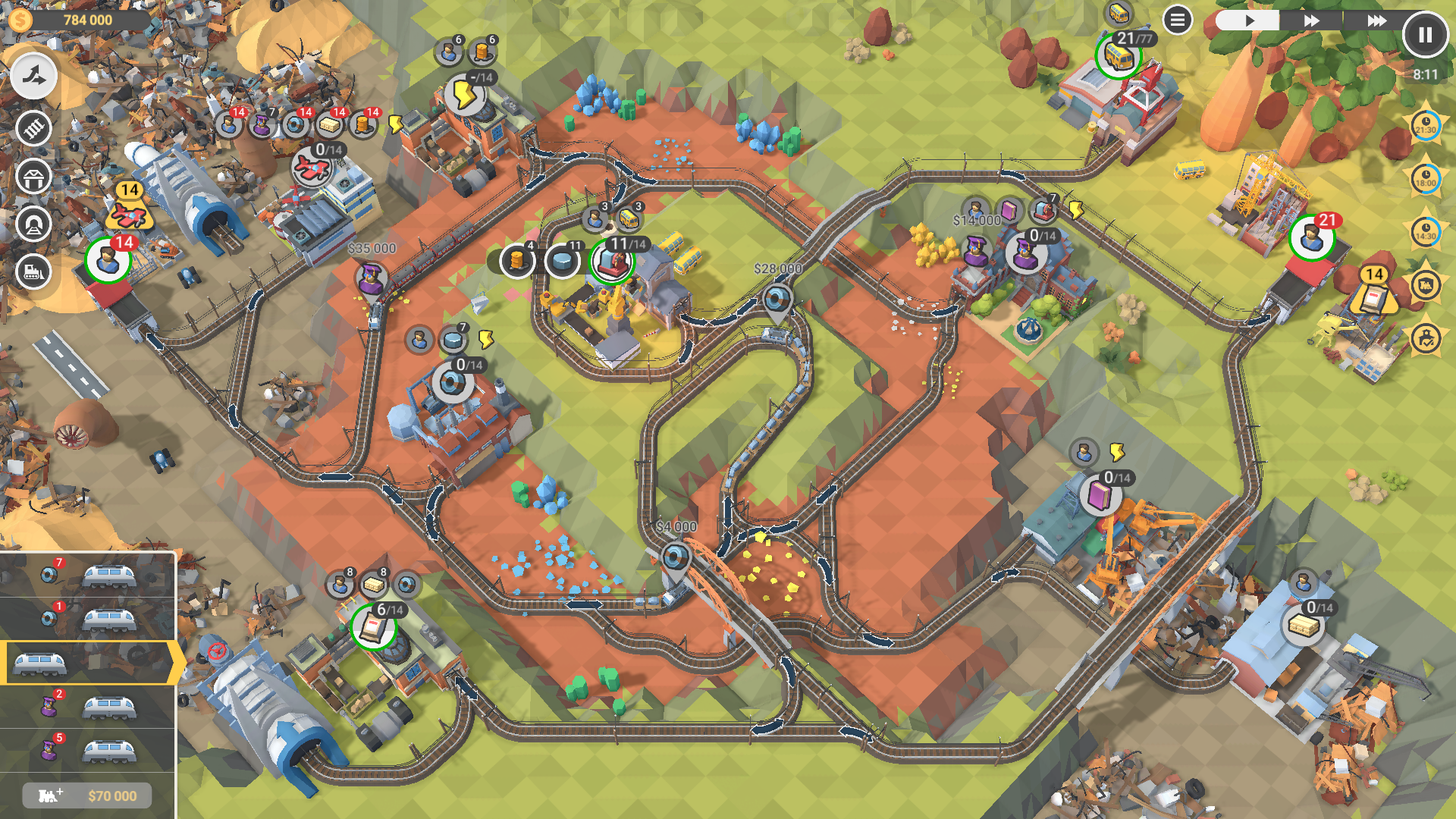The width and height of the screenshot is (1456, 819).
Task: Show the 21:30 time star objective
Action: (1426, 126)
